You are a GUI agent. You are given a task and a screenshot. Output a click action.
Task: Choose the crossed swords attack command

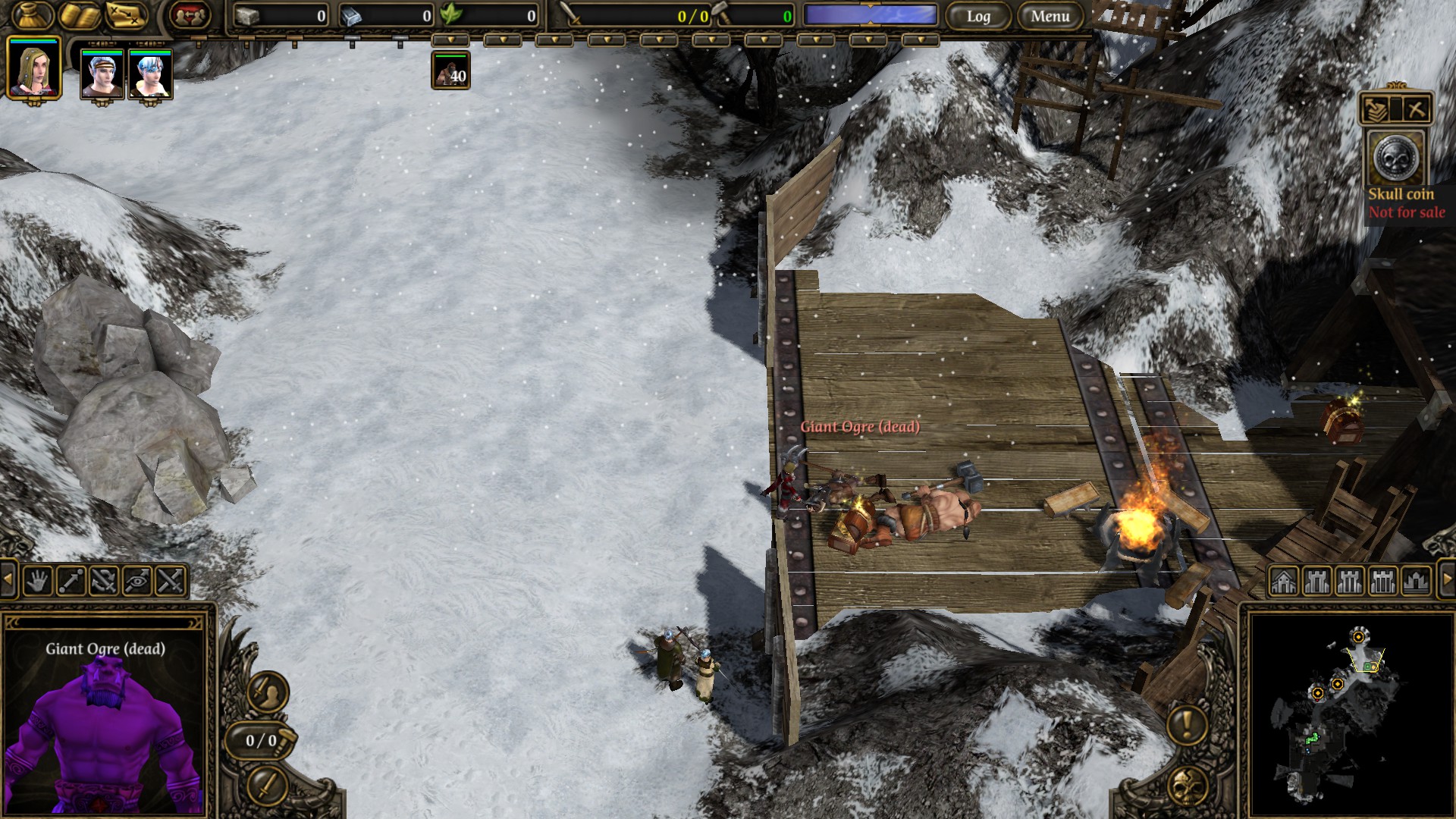[x=171, y=581]
